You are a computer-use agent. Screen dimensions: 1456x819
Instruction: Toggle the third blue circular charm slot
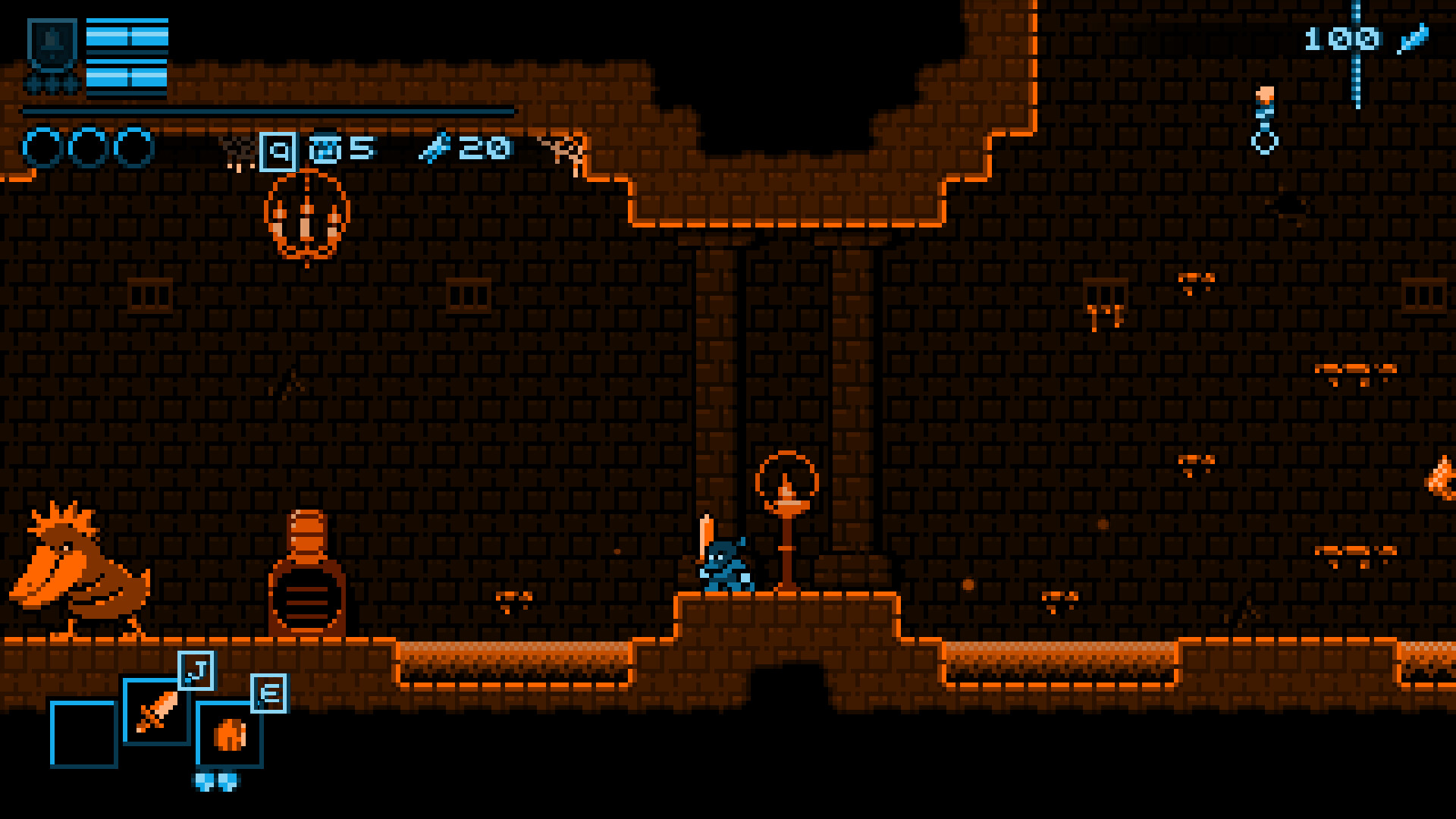coord(133,145)
